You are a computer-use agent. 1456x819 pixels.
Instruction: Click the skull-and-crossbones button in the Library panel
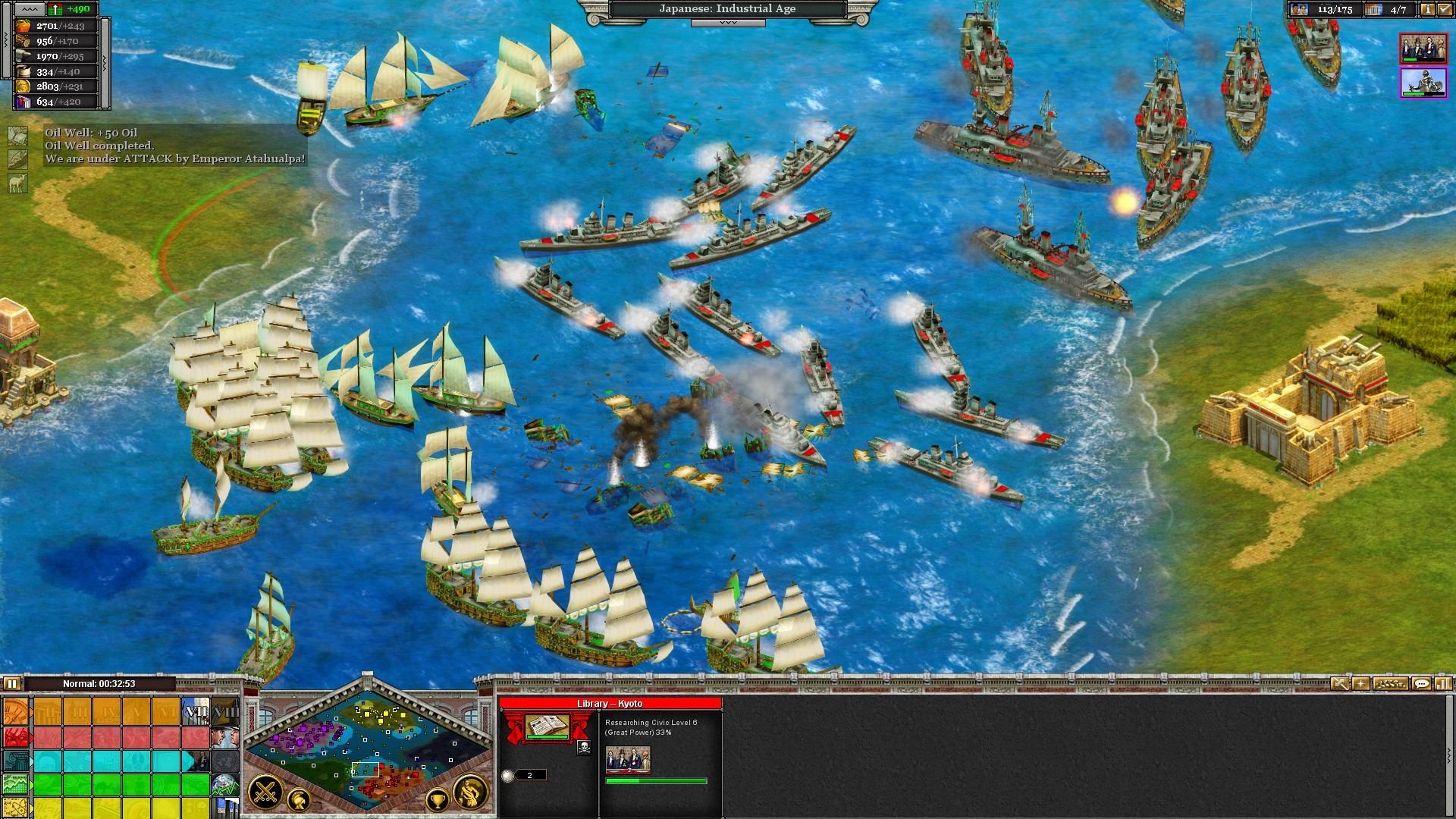click(584, 748)
